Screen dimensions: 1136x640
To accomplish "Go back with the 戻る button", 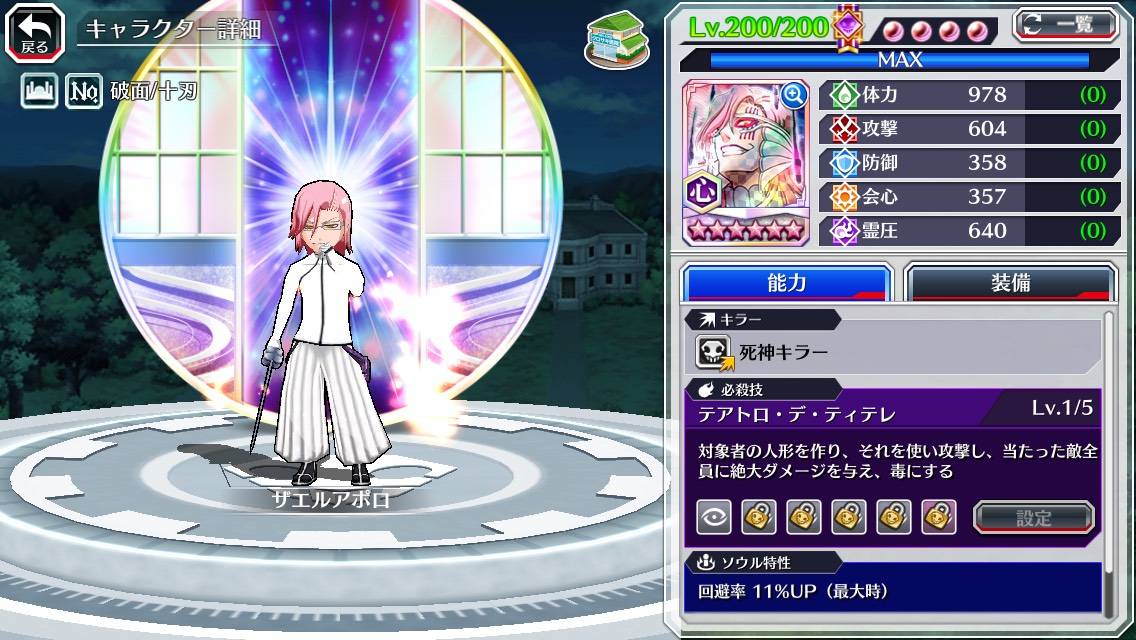I will coord(35,30).
